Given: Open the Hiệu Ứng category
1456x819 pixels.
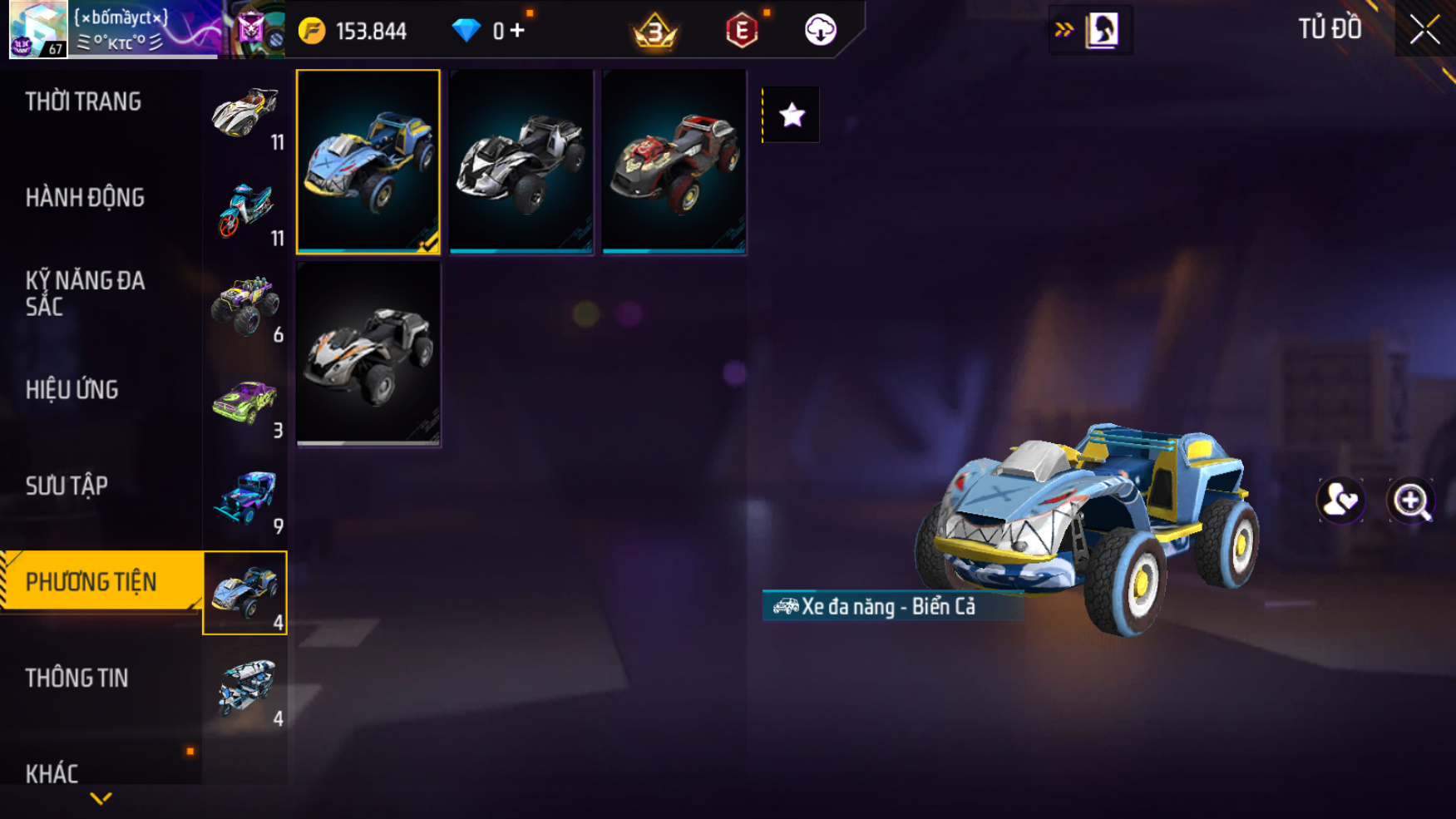Looking at the screenshot, I should point(72,390).
